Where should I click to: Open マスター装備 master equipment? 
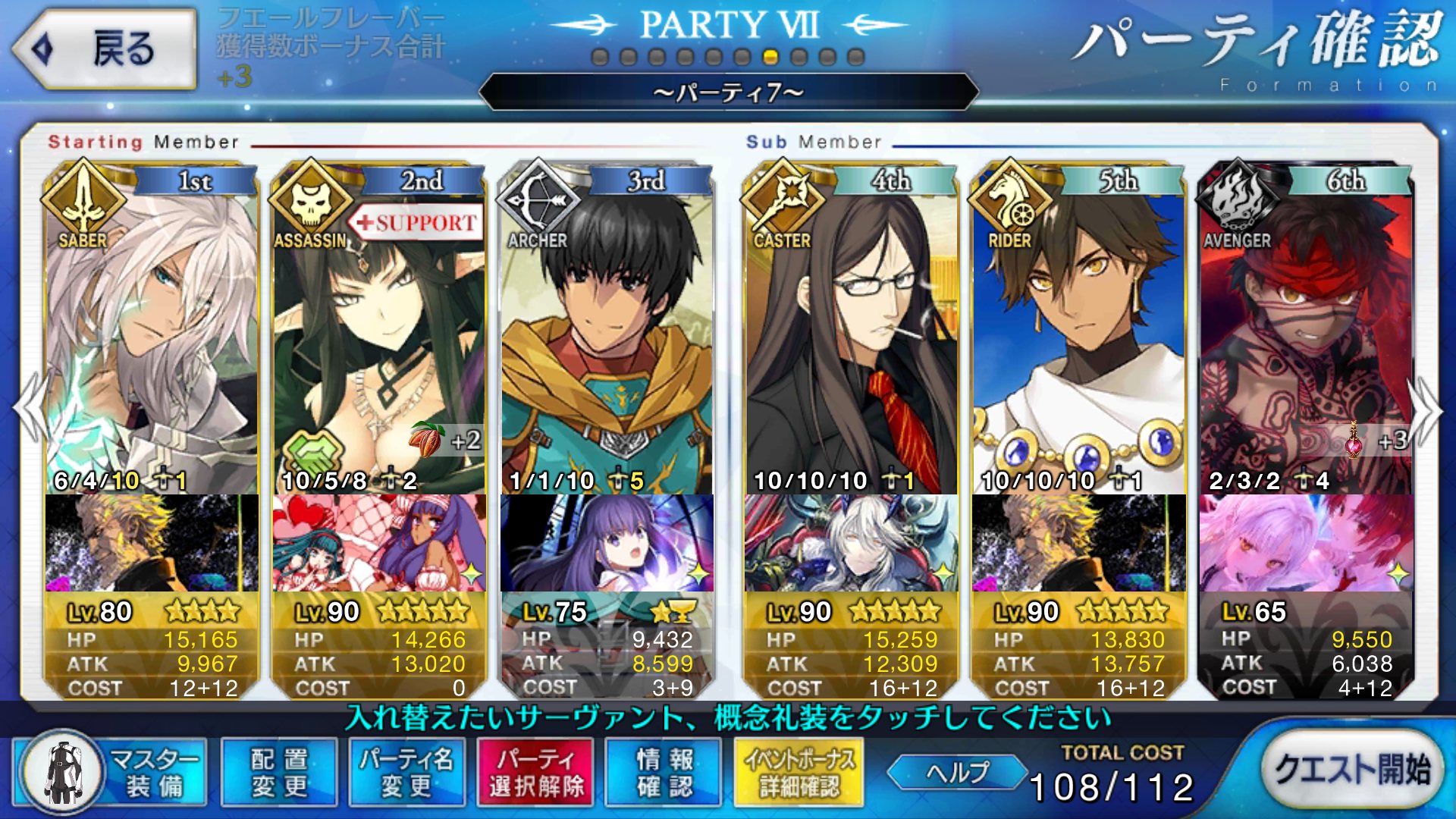[111, 772]
